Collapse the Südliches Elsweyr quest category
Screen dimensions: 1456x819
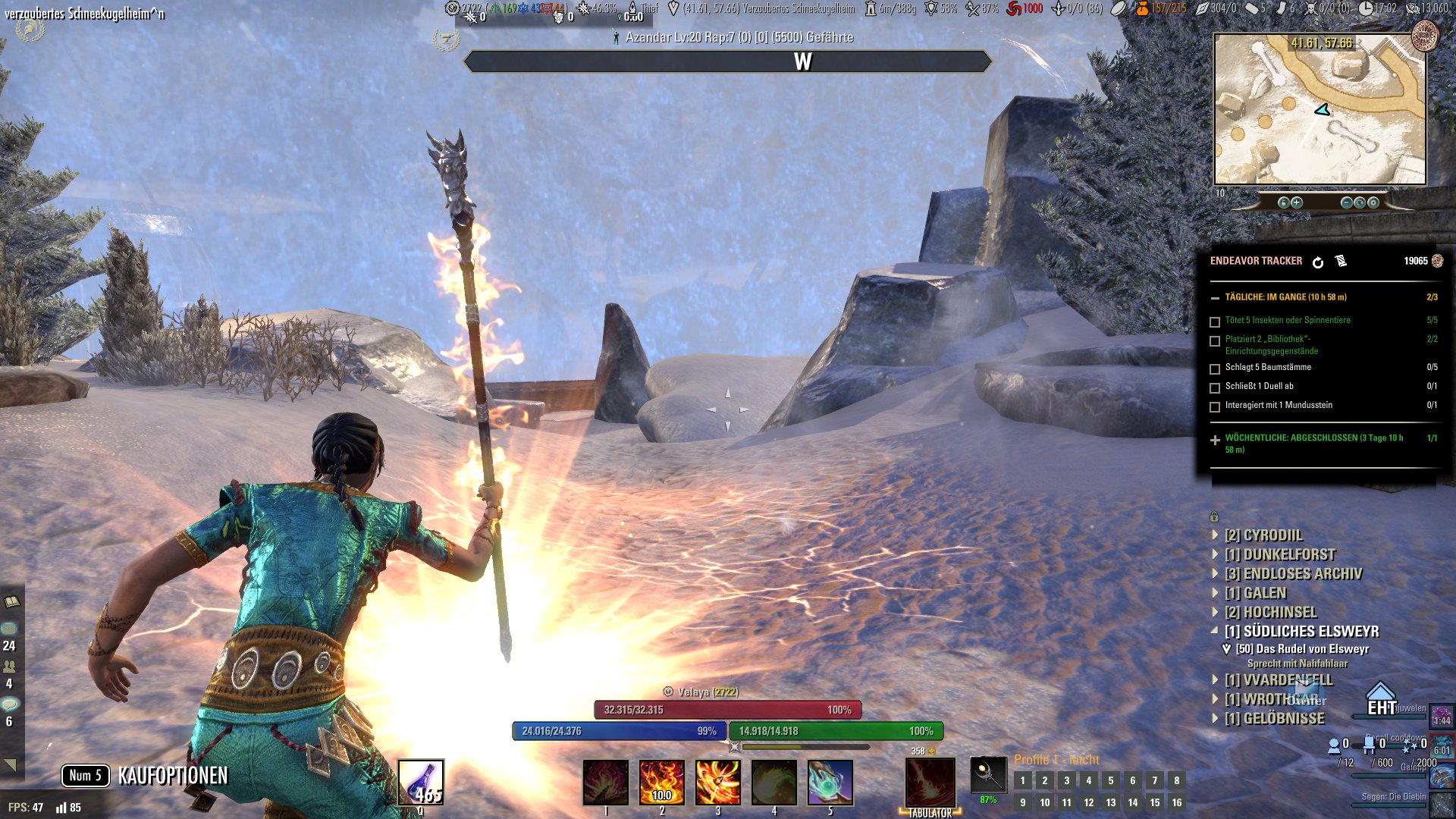click(x=1216, y=631)
